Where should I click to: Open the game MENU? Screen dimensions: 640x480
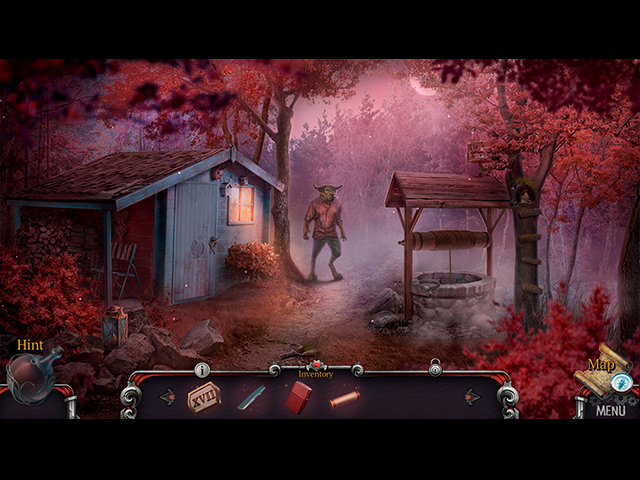[610, 410]
